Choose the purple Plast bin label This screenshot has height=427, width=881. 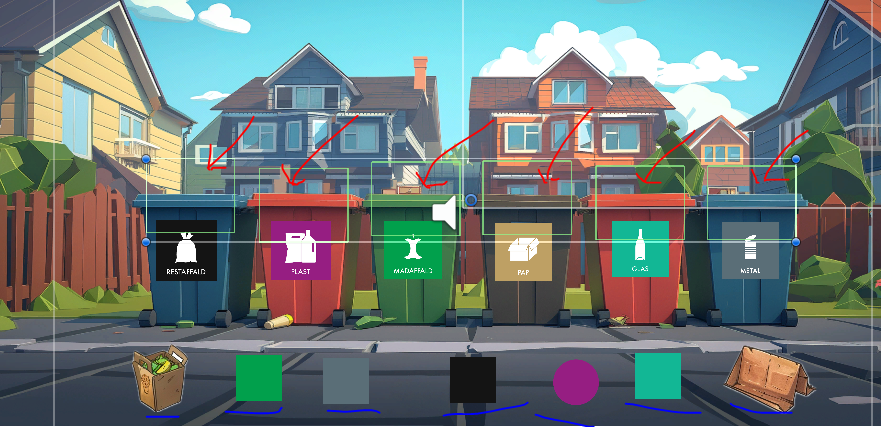tap(301, 251)
